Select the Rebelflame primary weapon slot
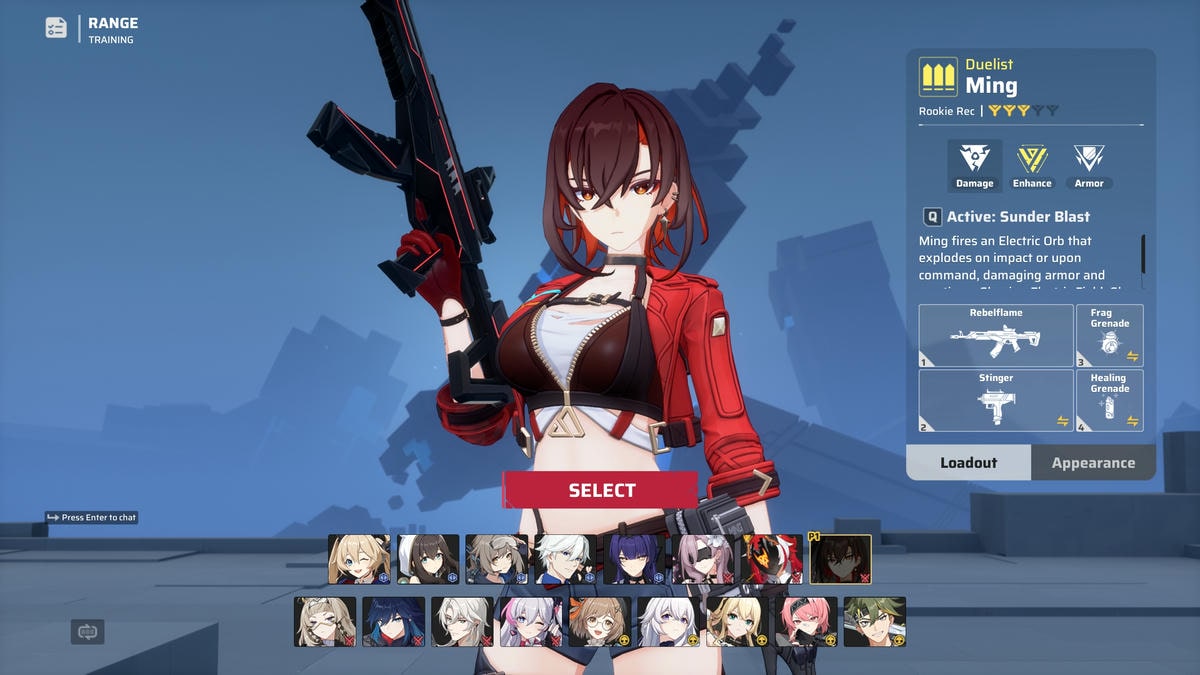Screen dimensions: 1200x675 (995, 336)
